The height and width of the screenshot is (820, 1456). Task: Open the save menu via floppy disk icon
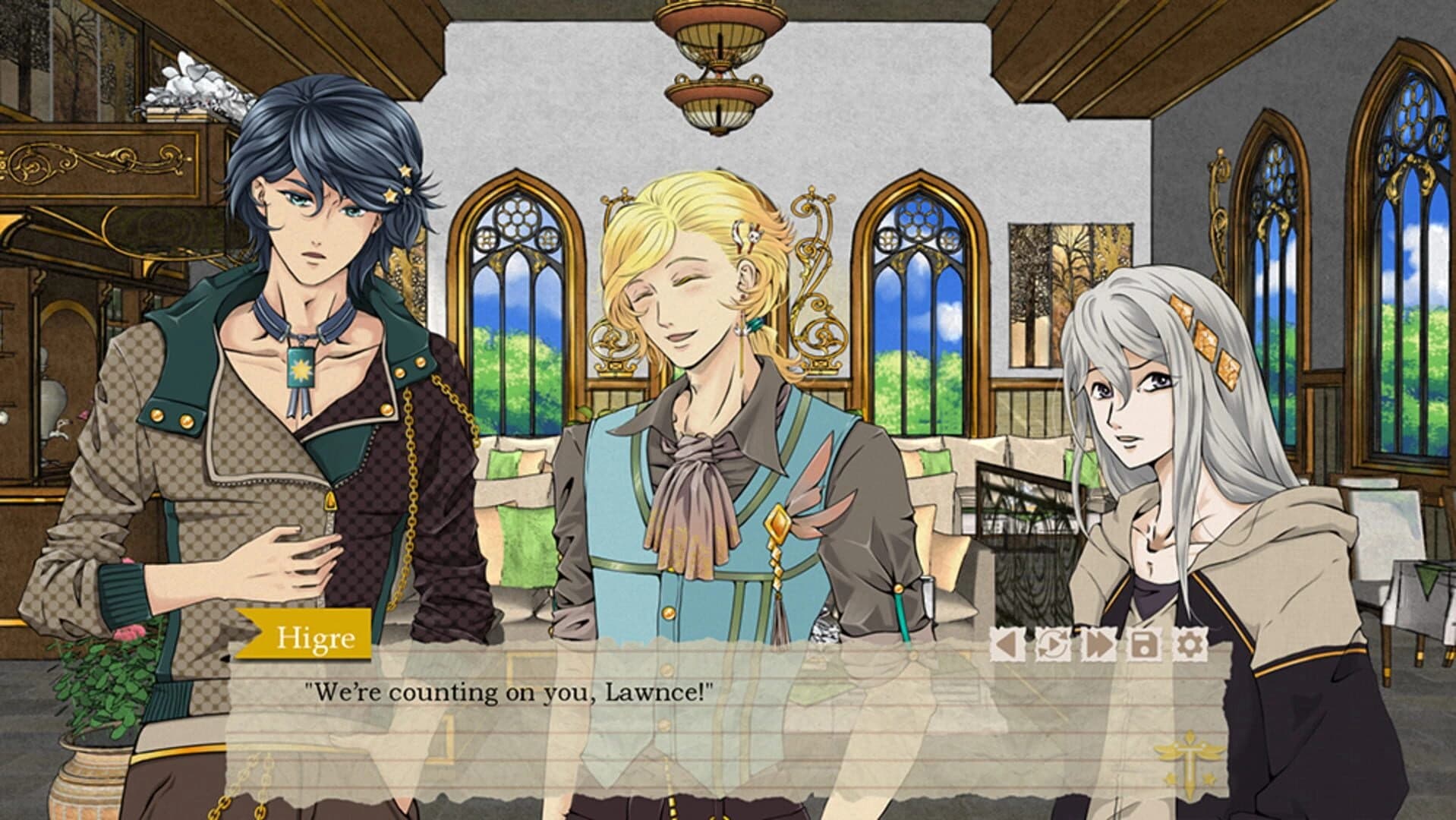pyautogui.click(x=1144, y=645)
